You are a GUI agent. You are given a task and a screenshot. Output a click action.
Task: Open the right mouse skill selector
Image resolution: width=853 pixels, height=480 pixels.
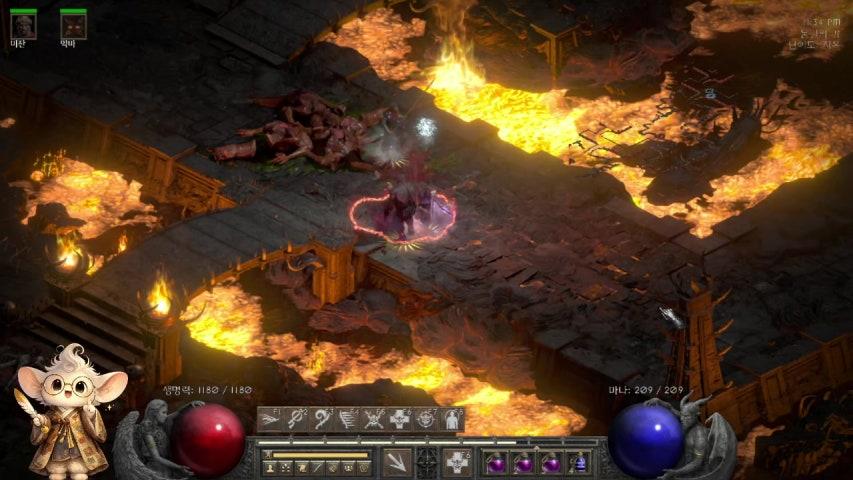[457, 462]
